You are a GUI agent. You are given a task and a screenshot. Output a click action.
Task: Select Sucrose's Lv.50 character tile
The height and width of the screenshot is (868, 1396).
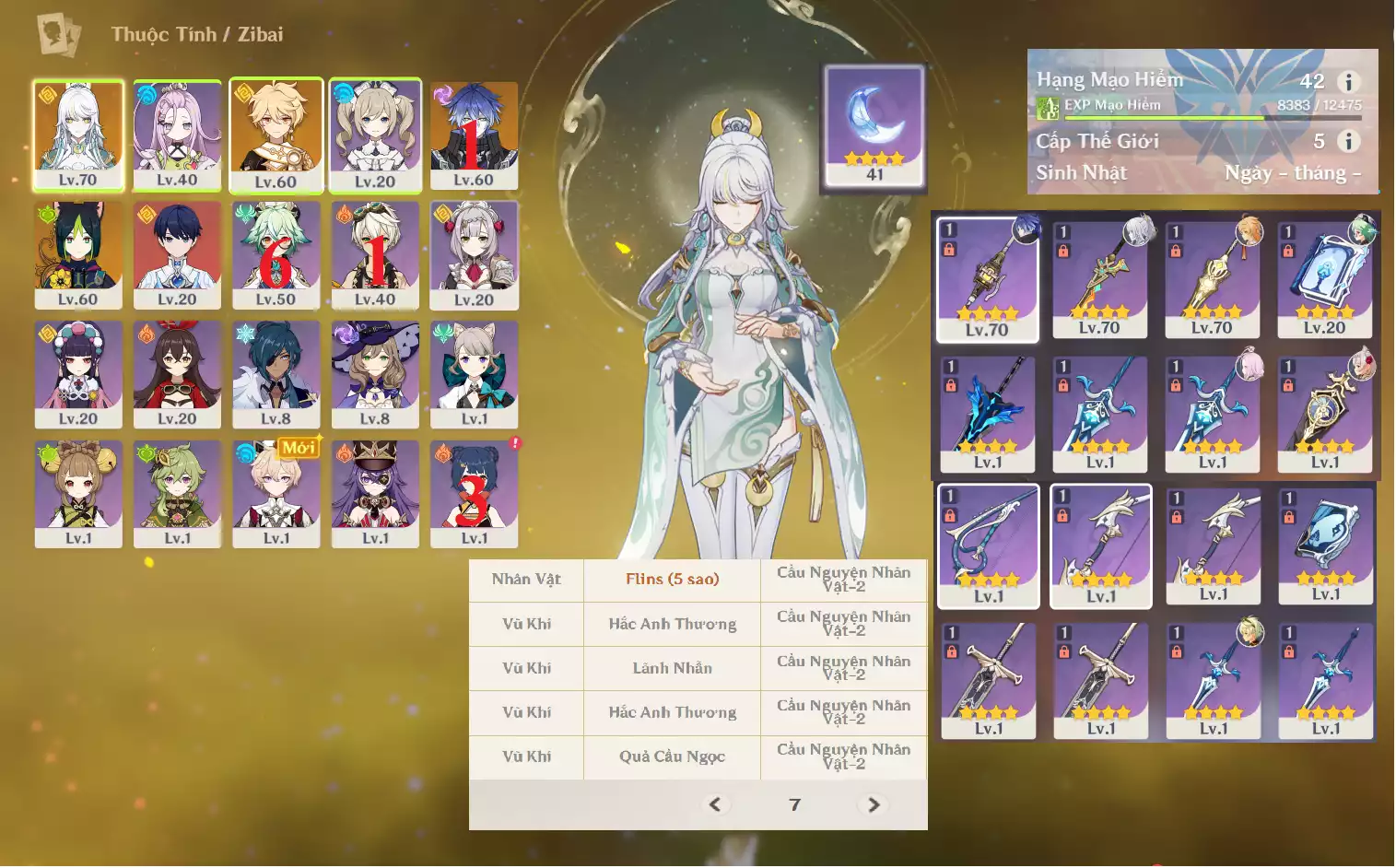276,254
